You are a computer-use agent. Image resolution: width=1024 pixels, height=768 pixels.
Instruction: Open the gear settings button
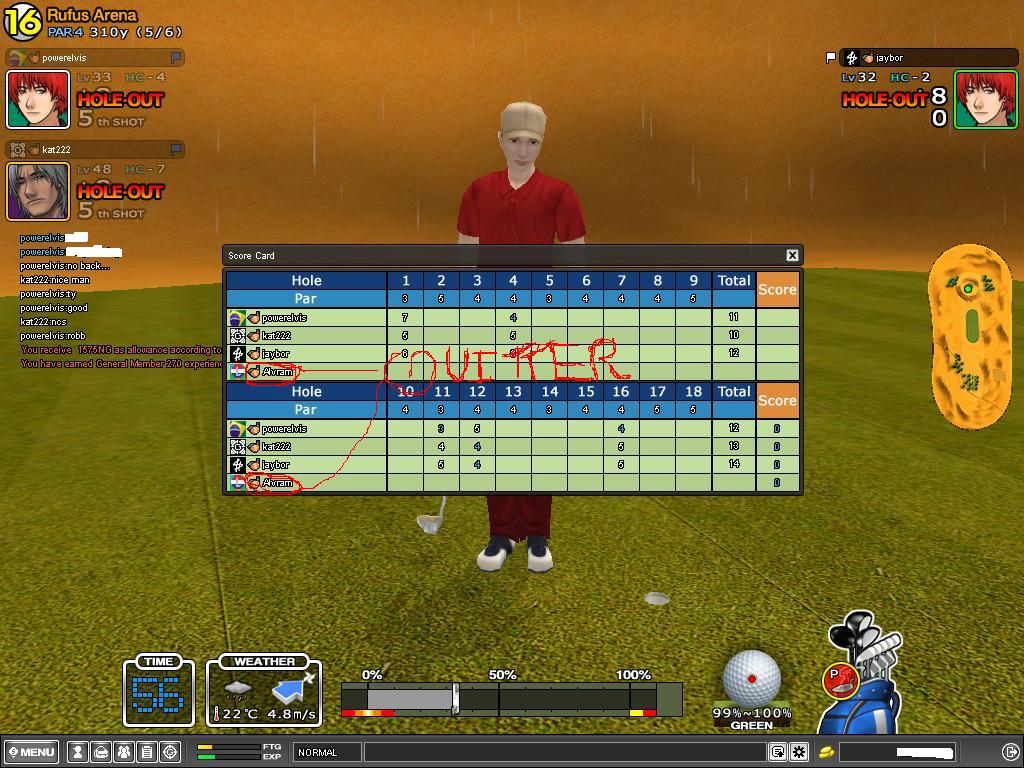(799, 752)
